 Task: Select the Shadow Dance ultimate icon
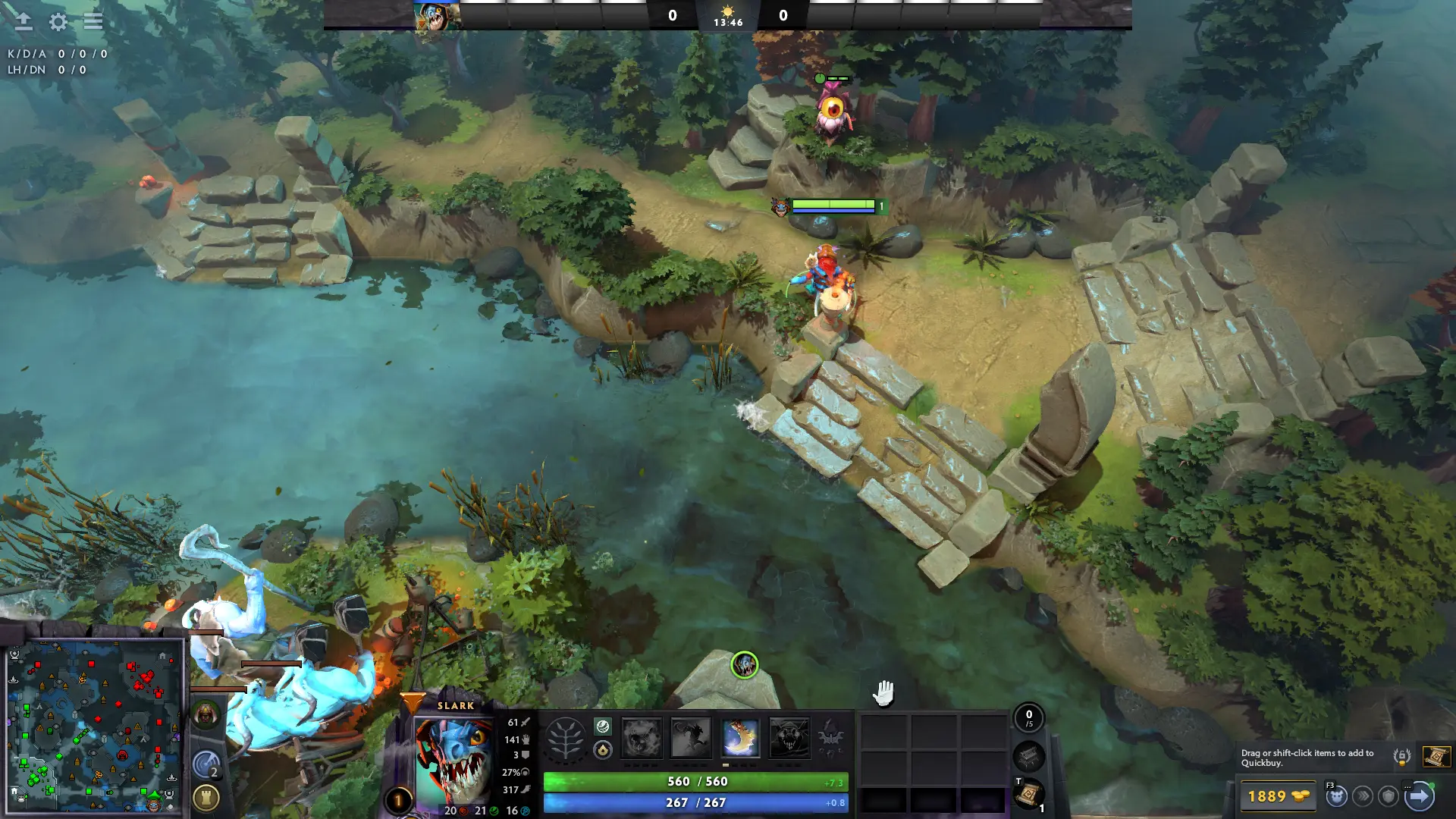(789, 738)
